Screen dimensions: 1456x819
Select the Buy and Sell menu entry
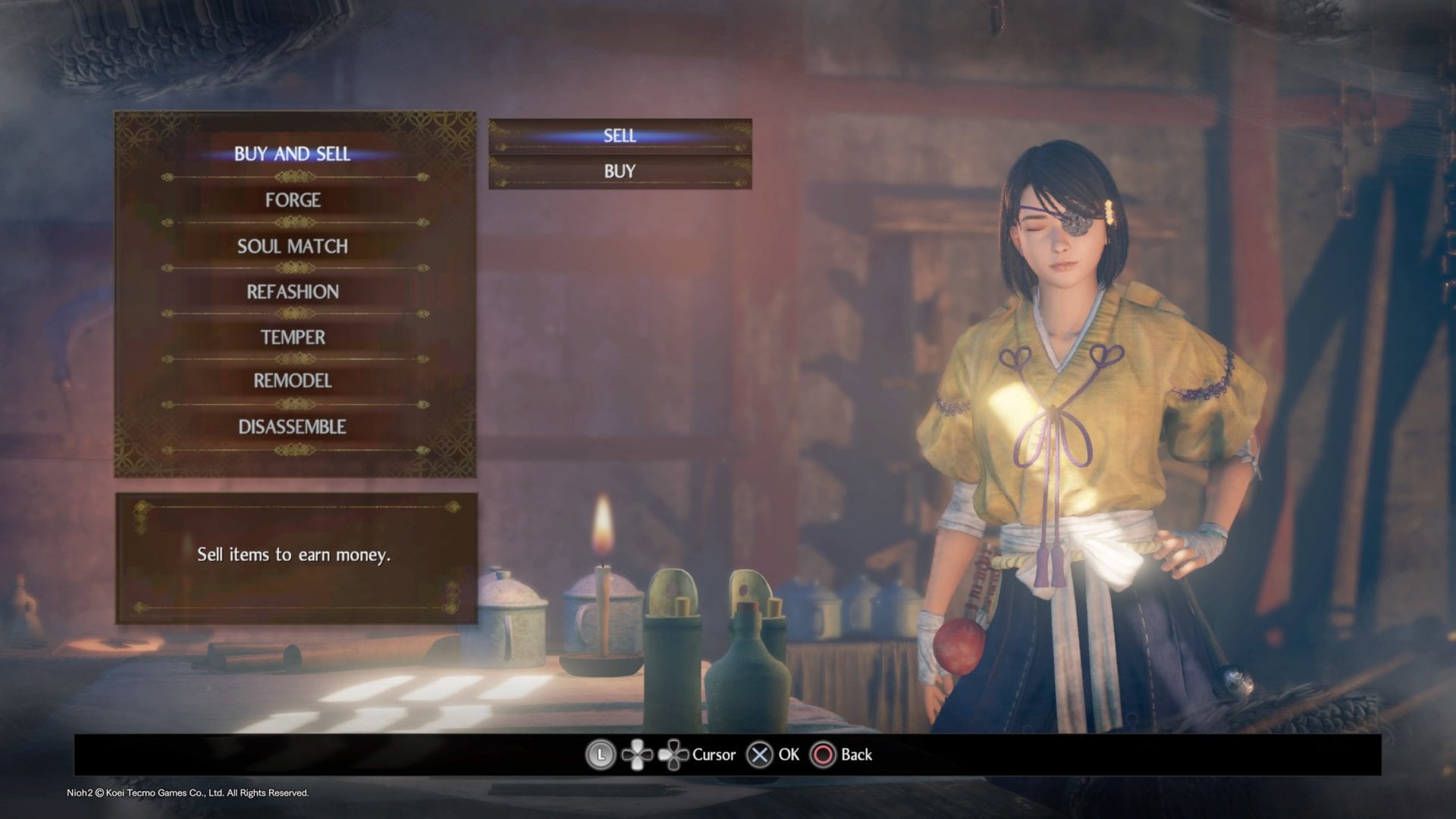click(293, 154)
